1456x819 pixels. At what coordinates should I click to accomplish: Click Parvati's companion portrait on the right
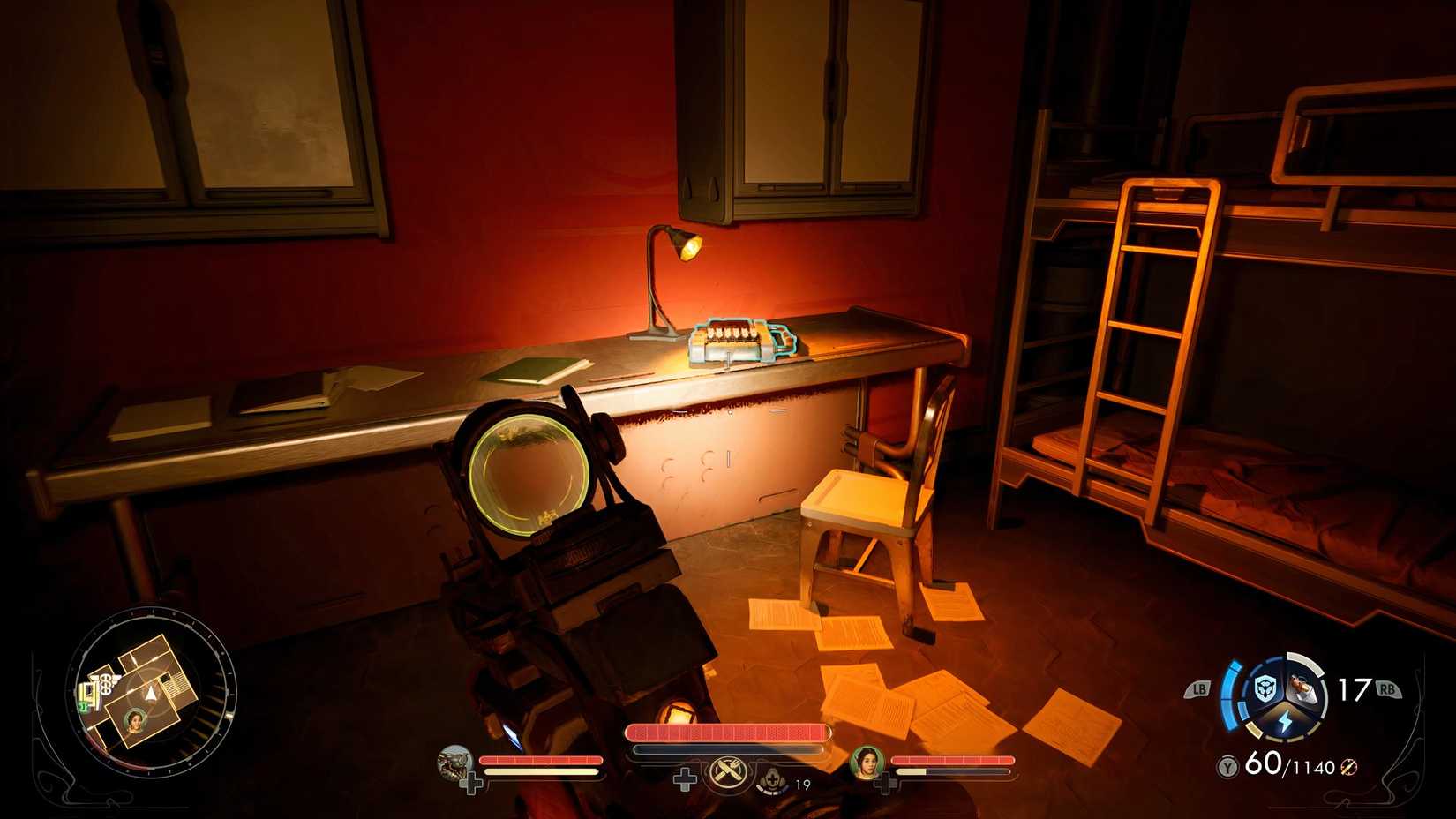[867, 763]
